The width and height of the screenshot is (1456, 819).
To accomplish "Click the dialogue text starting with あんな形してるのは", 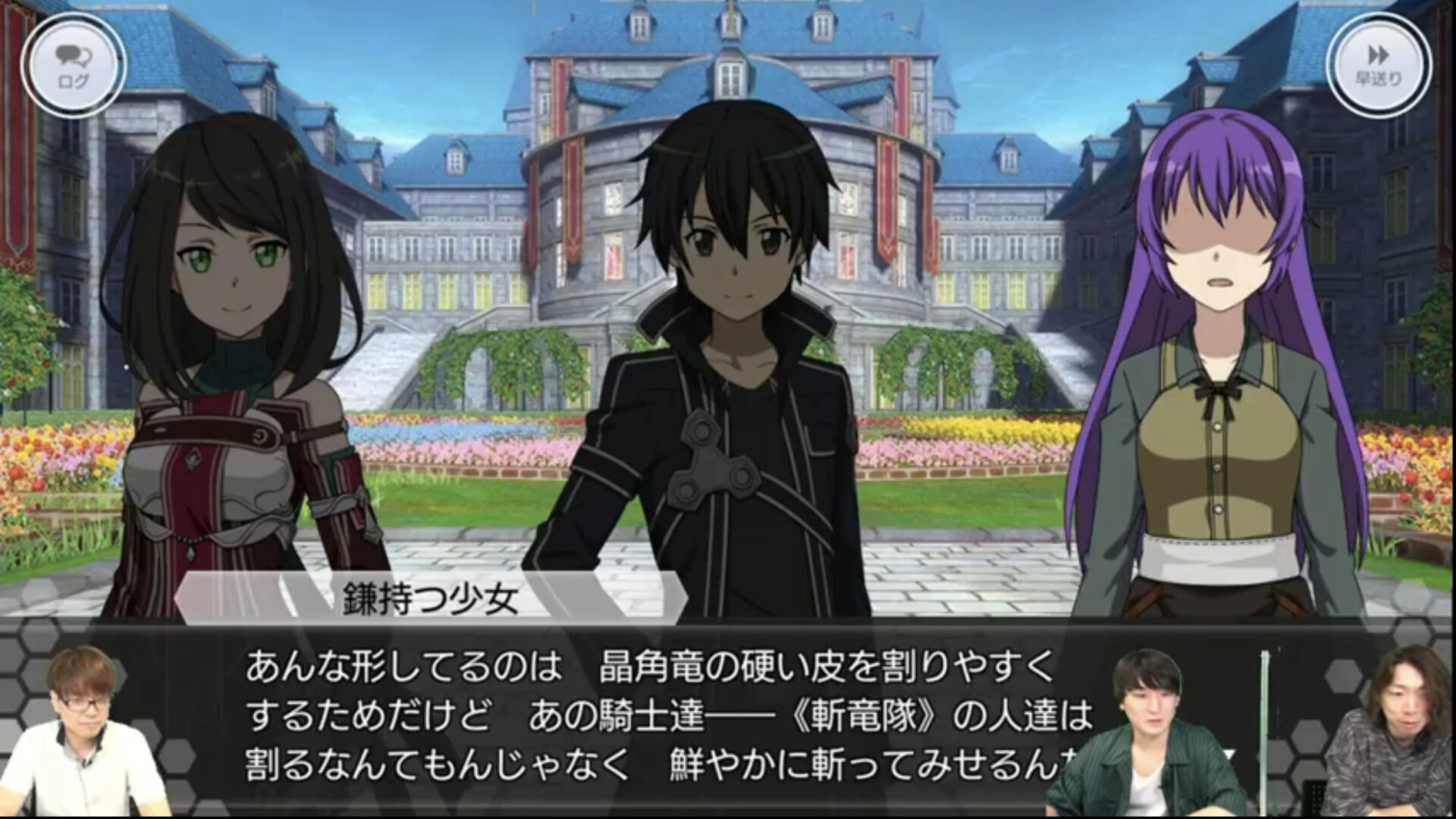I will 493,667.
